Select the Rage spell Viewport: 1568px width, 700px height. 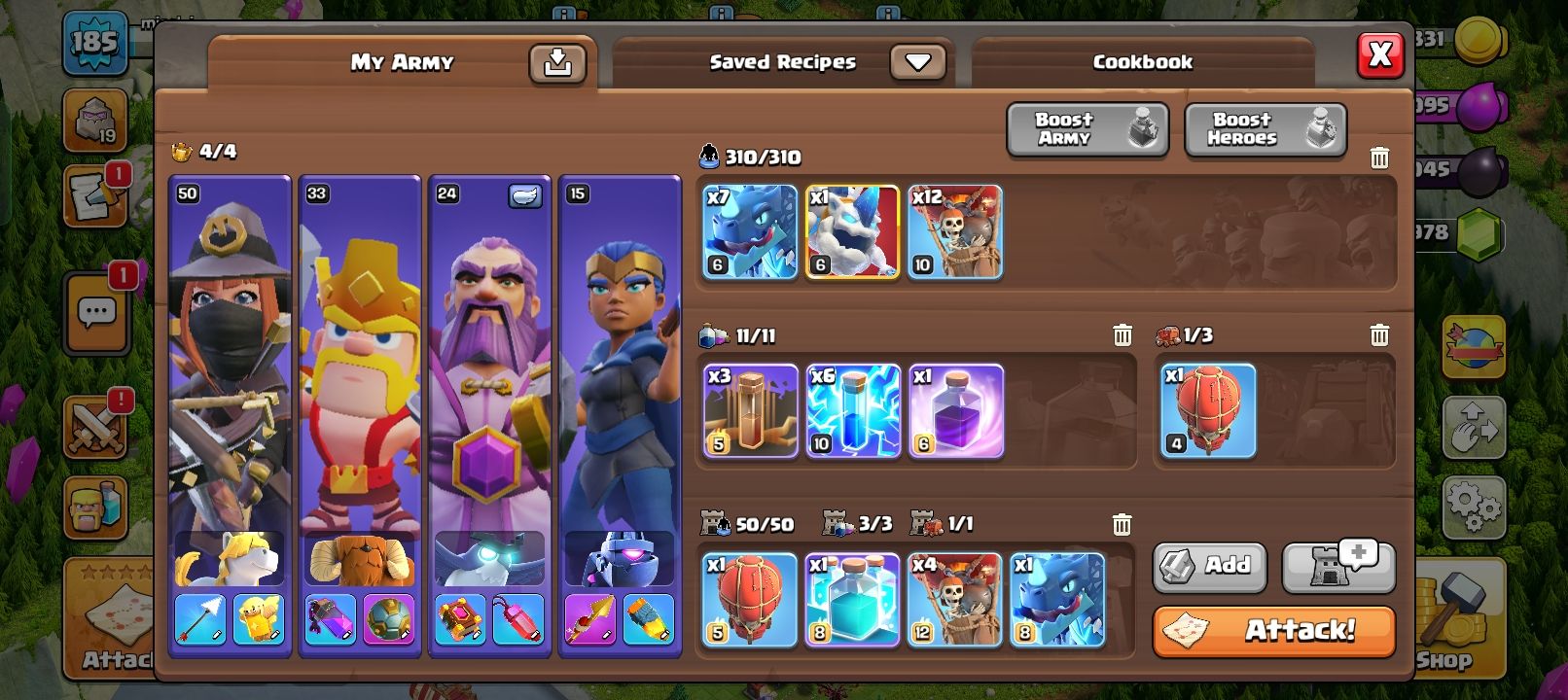click(x=954, y=409)
